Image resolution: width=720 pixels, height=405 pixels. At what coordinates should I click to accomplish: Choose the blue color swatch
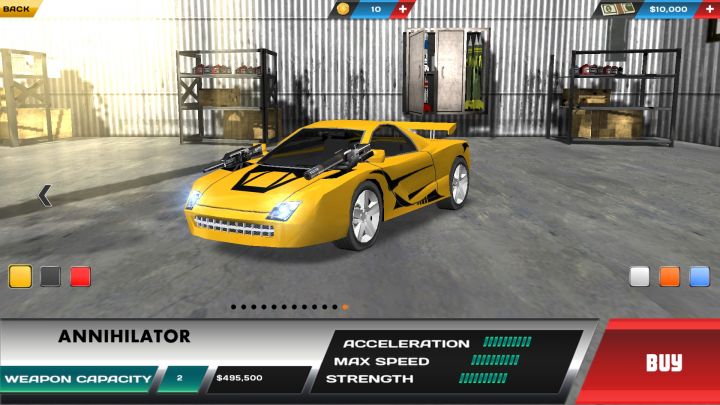(700, 277)
